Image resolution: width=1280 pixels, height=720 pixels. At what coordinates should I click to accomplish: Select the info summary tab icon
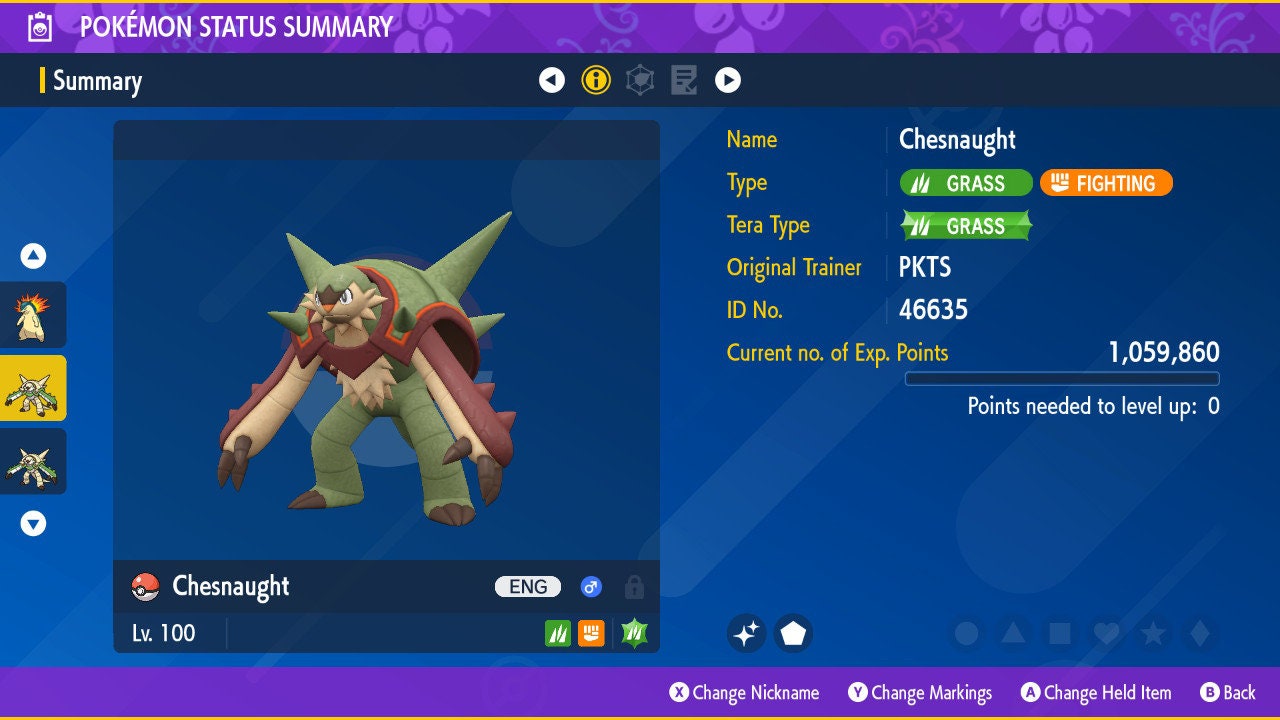pos(596,80)
